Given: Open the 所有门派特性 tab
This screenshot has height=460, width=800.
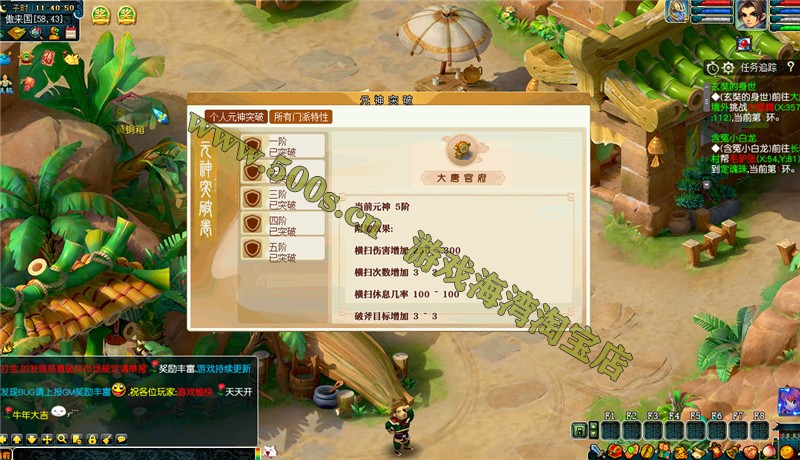Looking at the screenshot, I should [301, 117].
